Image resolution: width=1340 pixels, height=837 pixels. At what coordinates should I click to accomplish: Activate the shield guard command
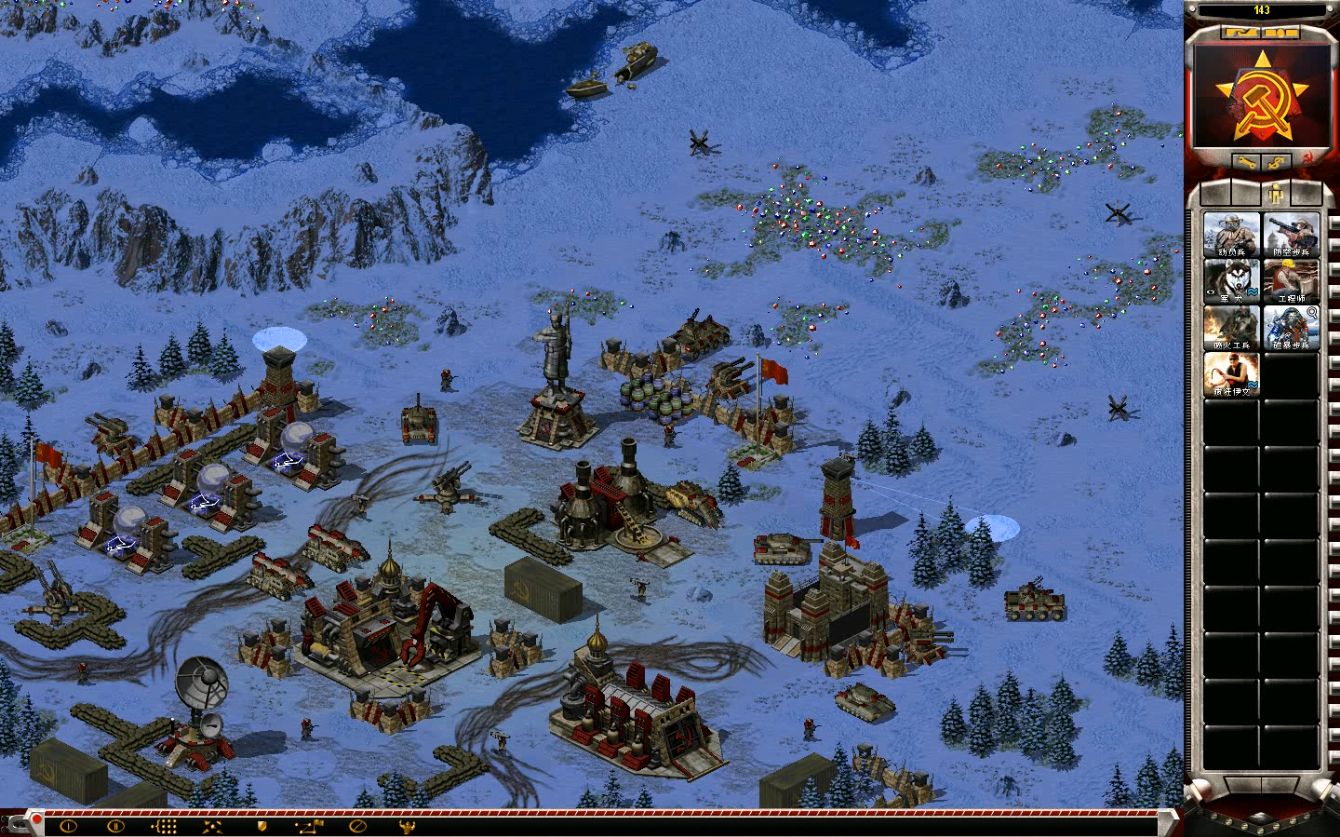[x=262, y=827]
